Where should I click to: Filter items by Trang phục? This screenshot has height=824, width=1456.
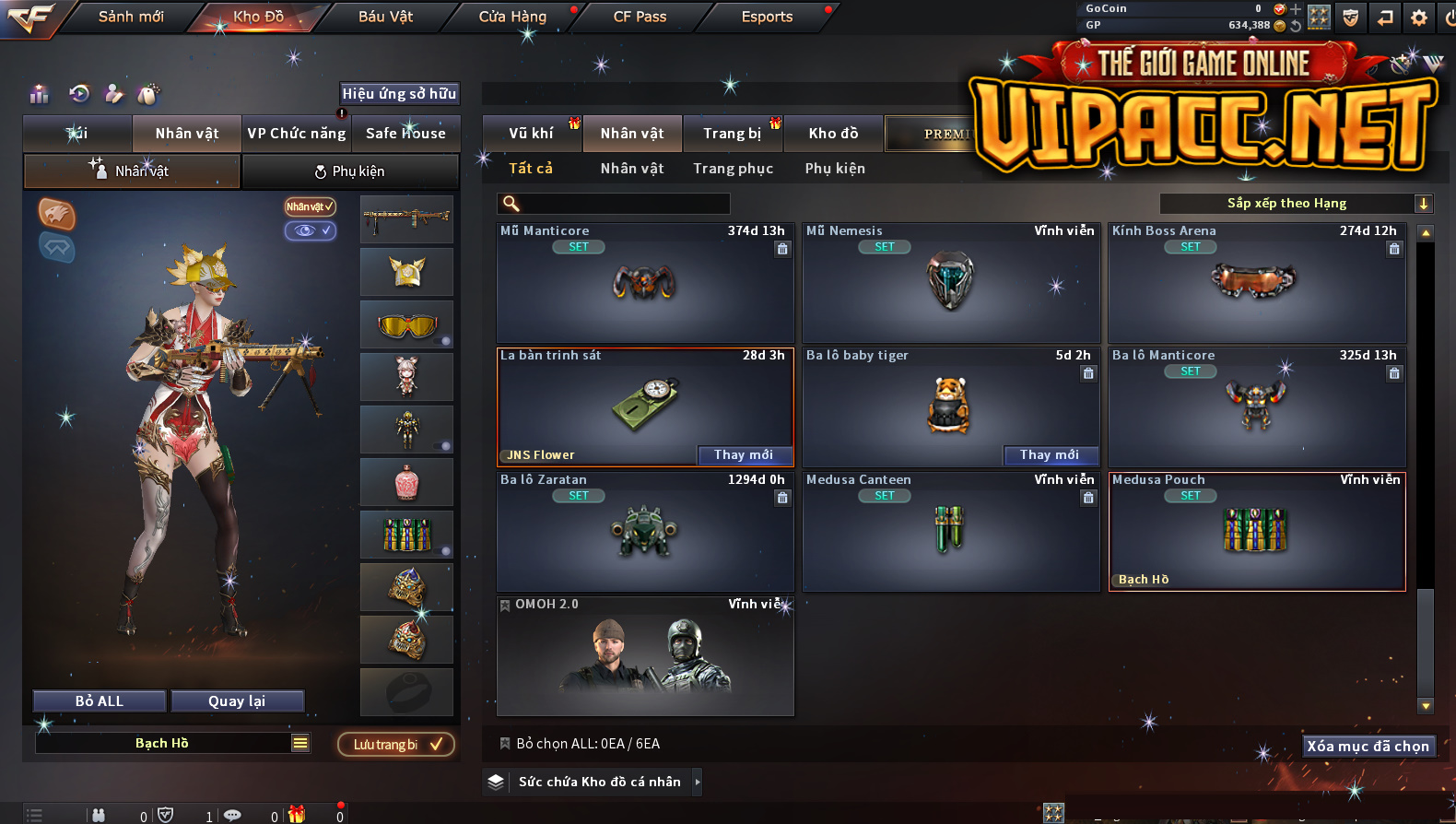tap(734, 169)
